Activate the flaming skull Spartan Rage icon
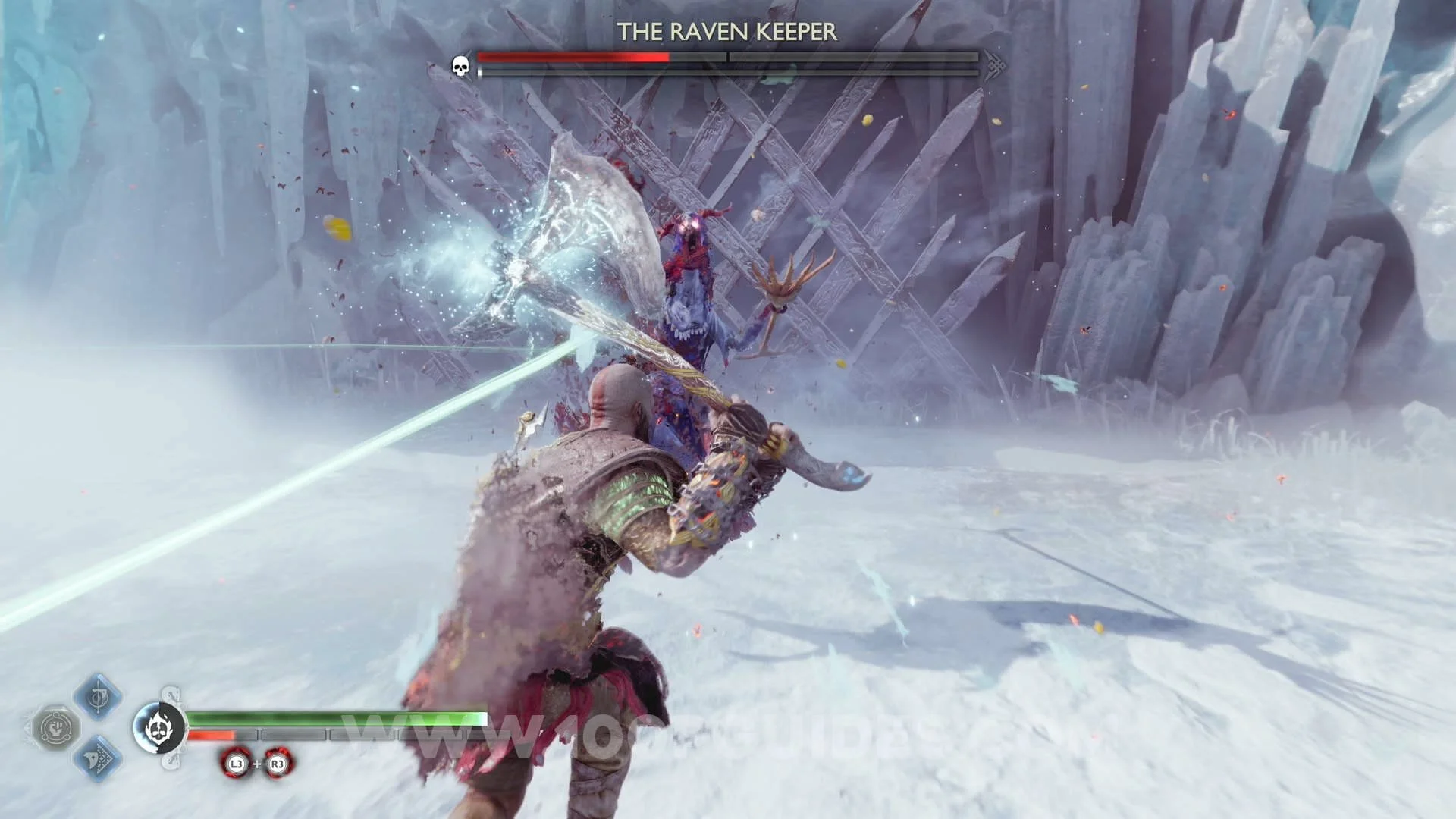 (x=159, y=728)
